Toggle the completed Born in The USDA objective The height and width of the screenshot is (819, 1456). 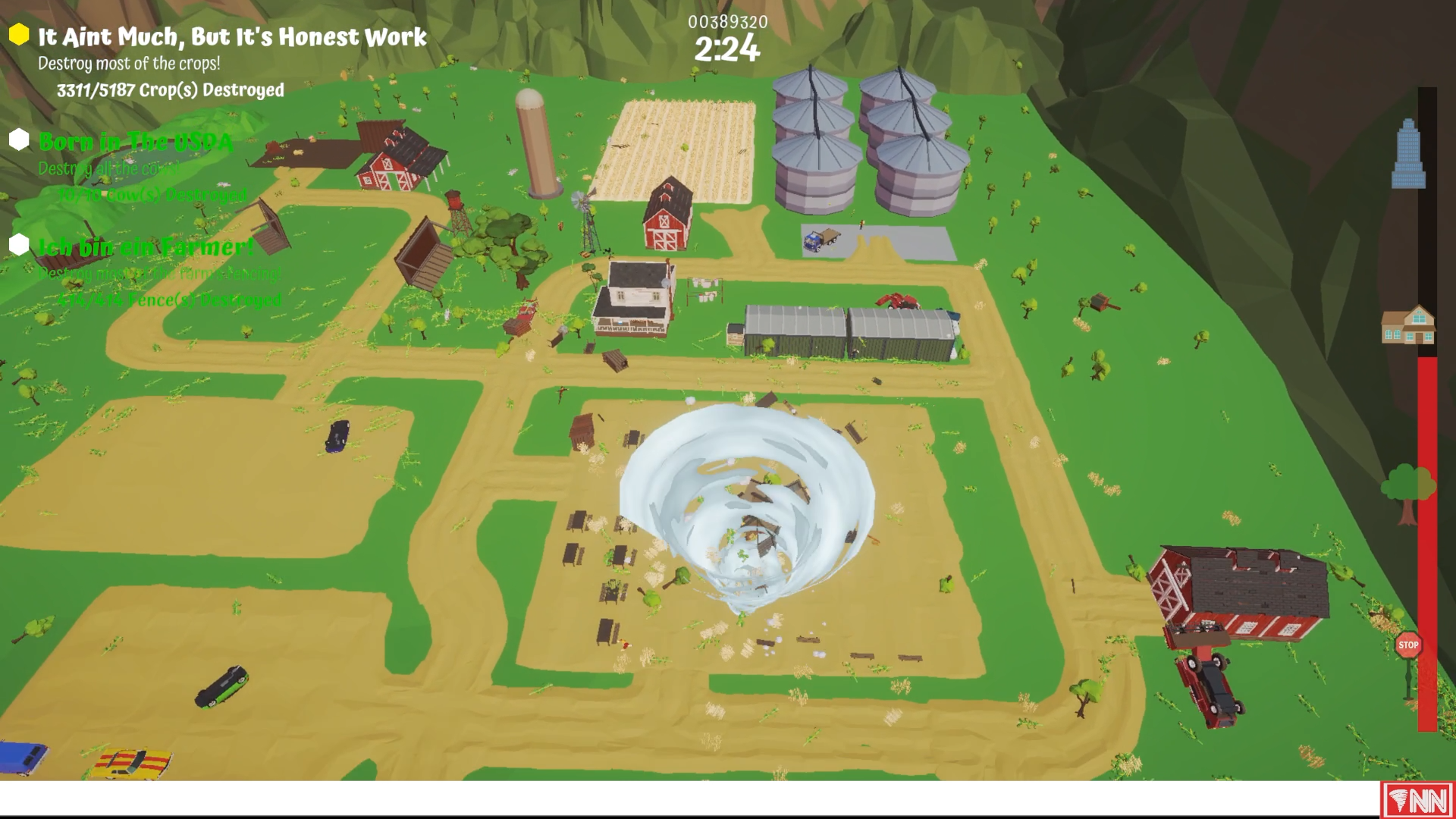pos(135,141)
